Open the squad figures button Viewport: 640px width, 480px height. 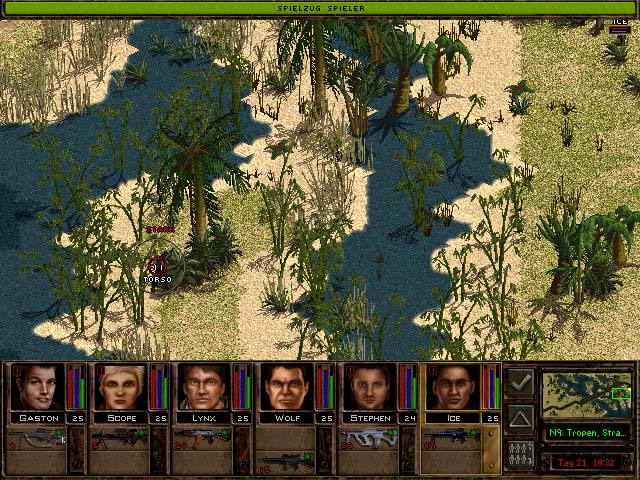tap(520, 452)
